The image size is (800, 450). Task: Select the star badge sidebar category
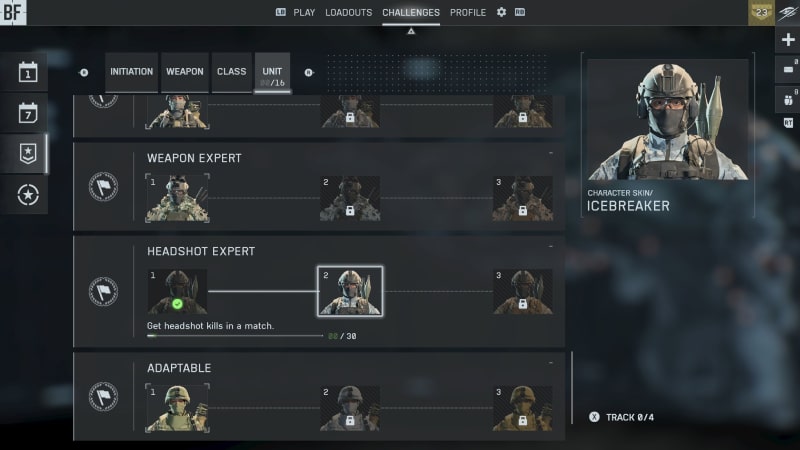click(28, 153)
